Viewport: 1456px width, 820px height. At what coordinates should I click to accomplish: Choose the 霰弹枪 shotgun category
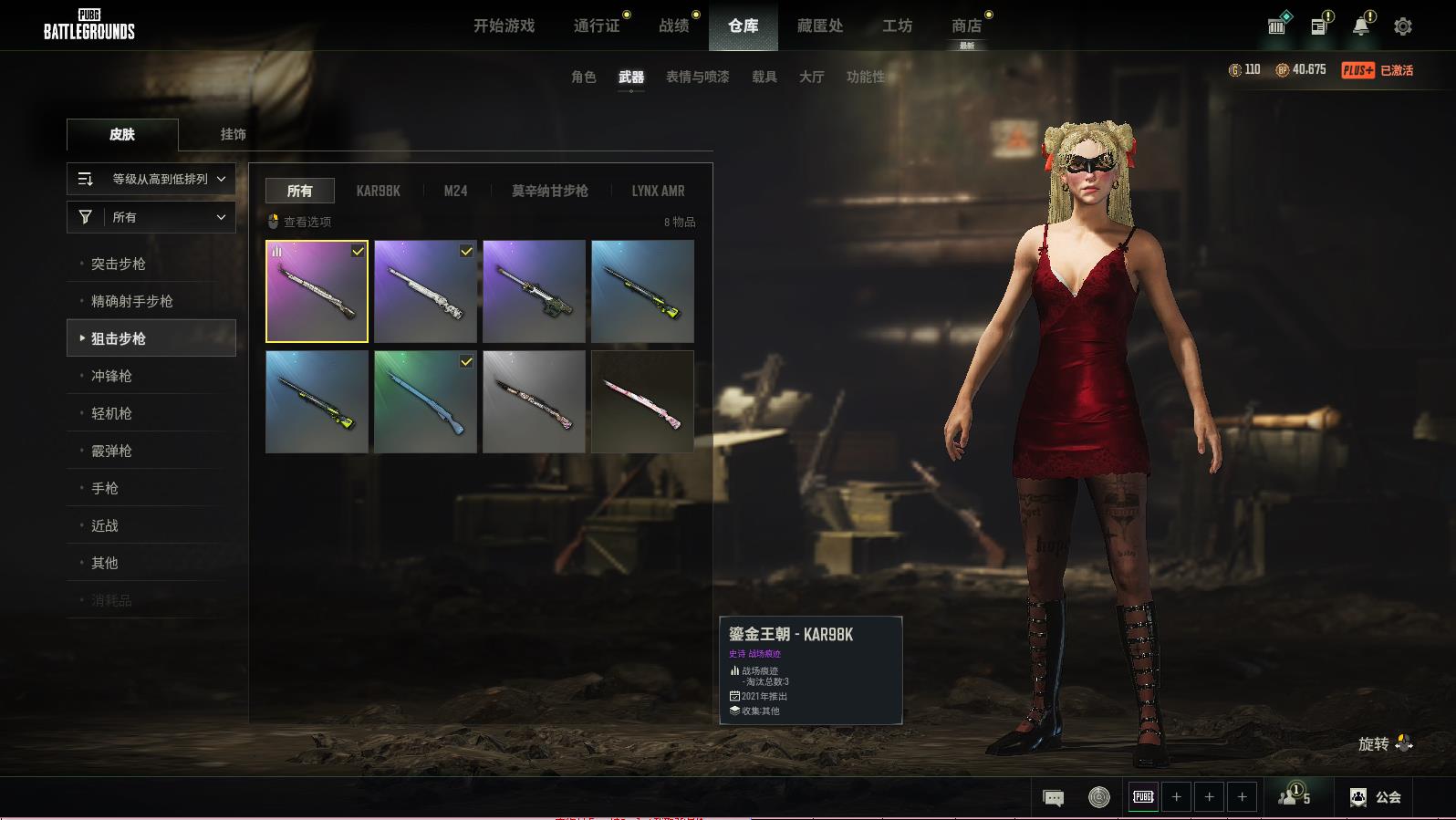pos(111,451)
